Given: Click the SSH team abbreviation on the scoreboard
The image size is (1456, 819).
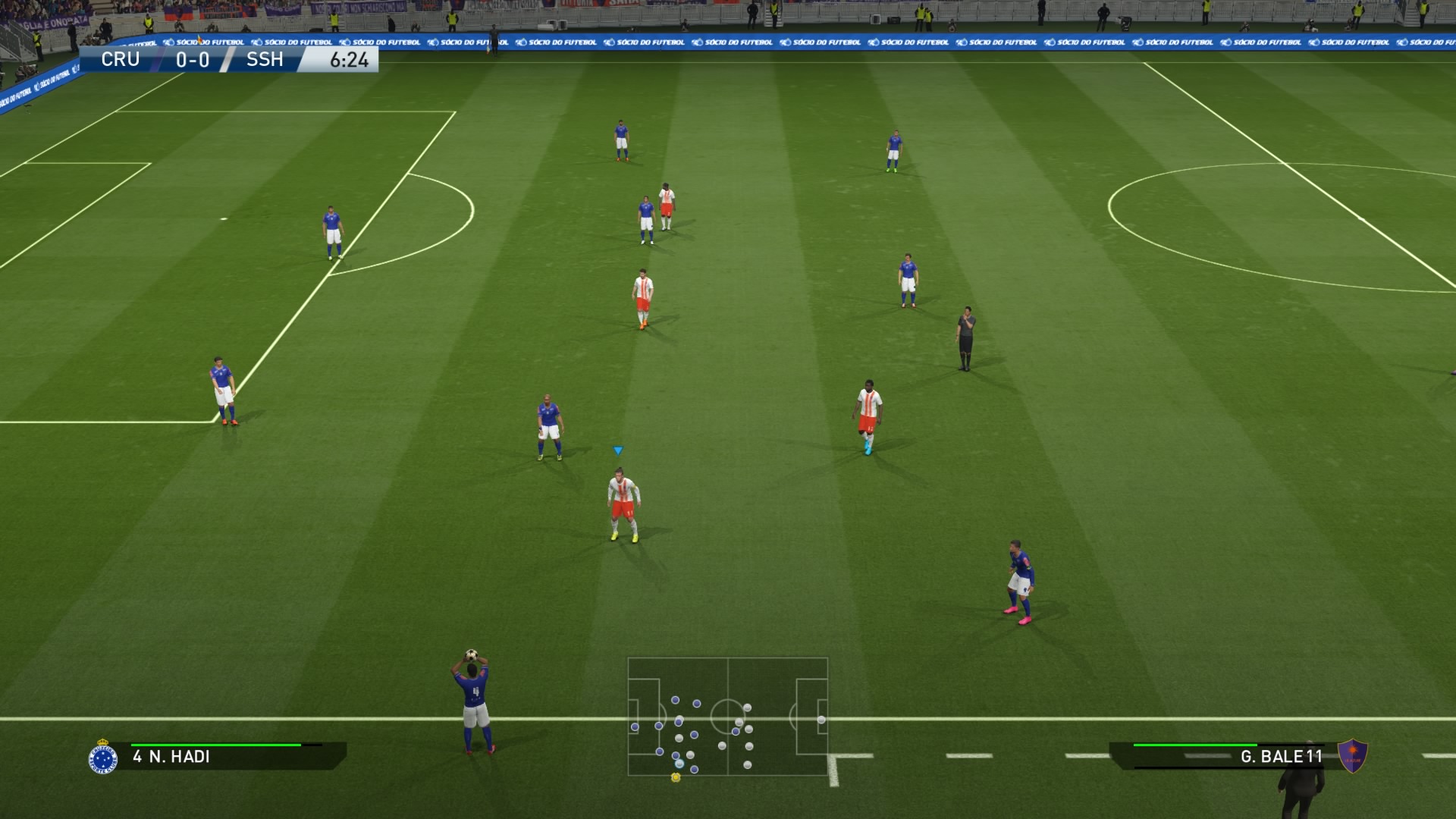Looking at the screenshot, I should click(x=263, y=59).
